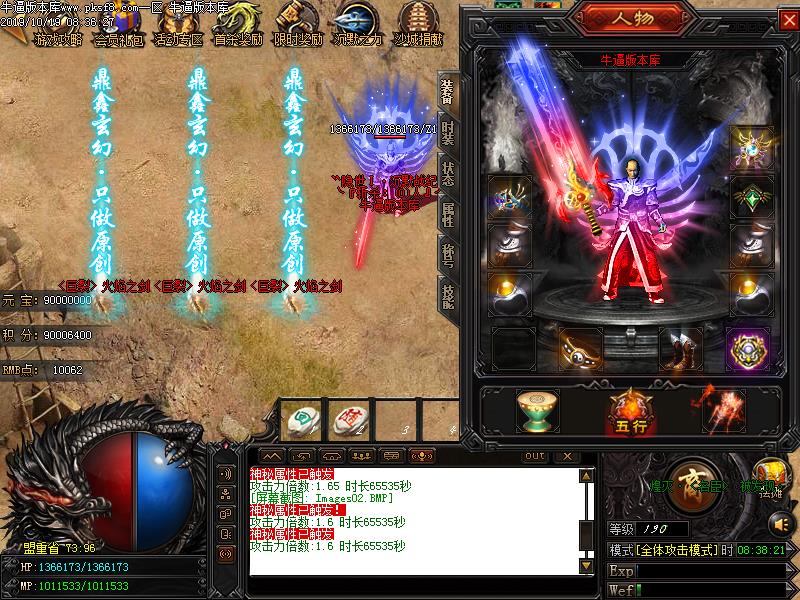Screen dimensions: 800x600
Task: Open the 活动专区 events menu
Action: 178,24
